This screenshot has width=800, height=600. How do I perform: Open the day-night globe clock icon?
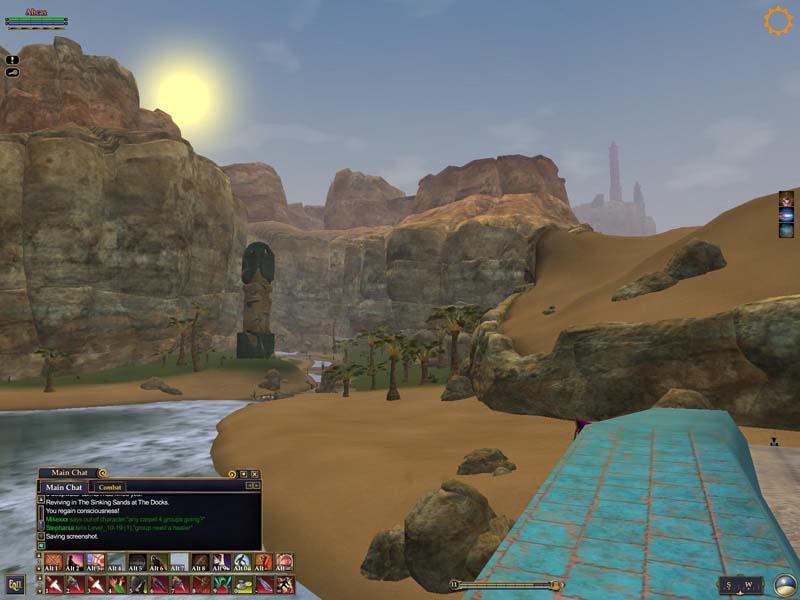[x=784, y=584]
